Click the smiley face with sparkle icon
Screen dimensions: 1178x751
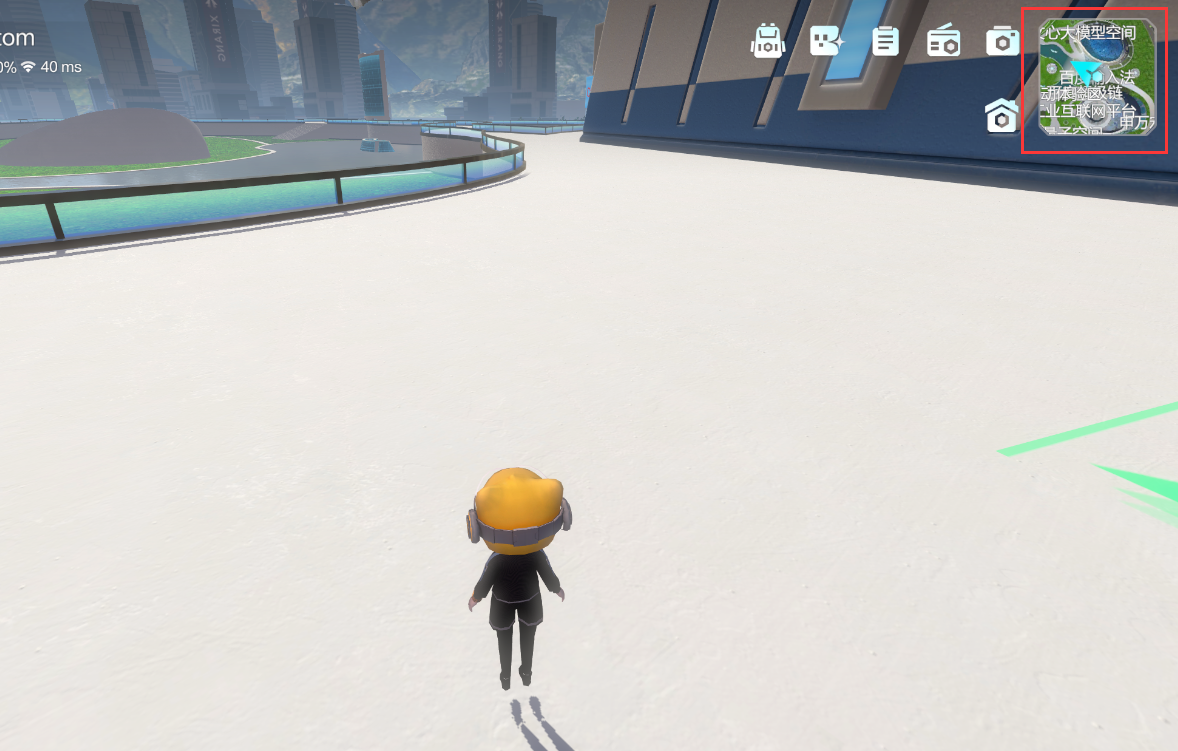[827, 41]
